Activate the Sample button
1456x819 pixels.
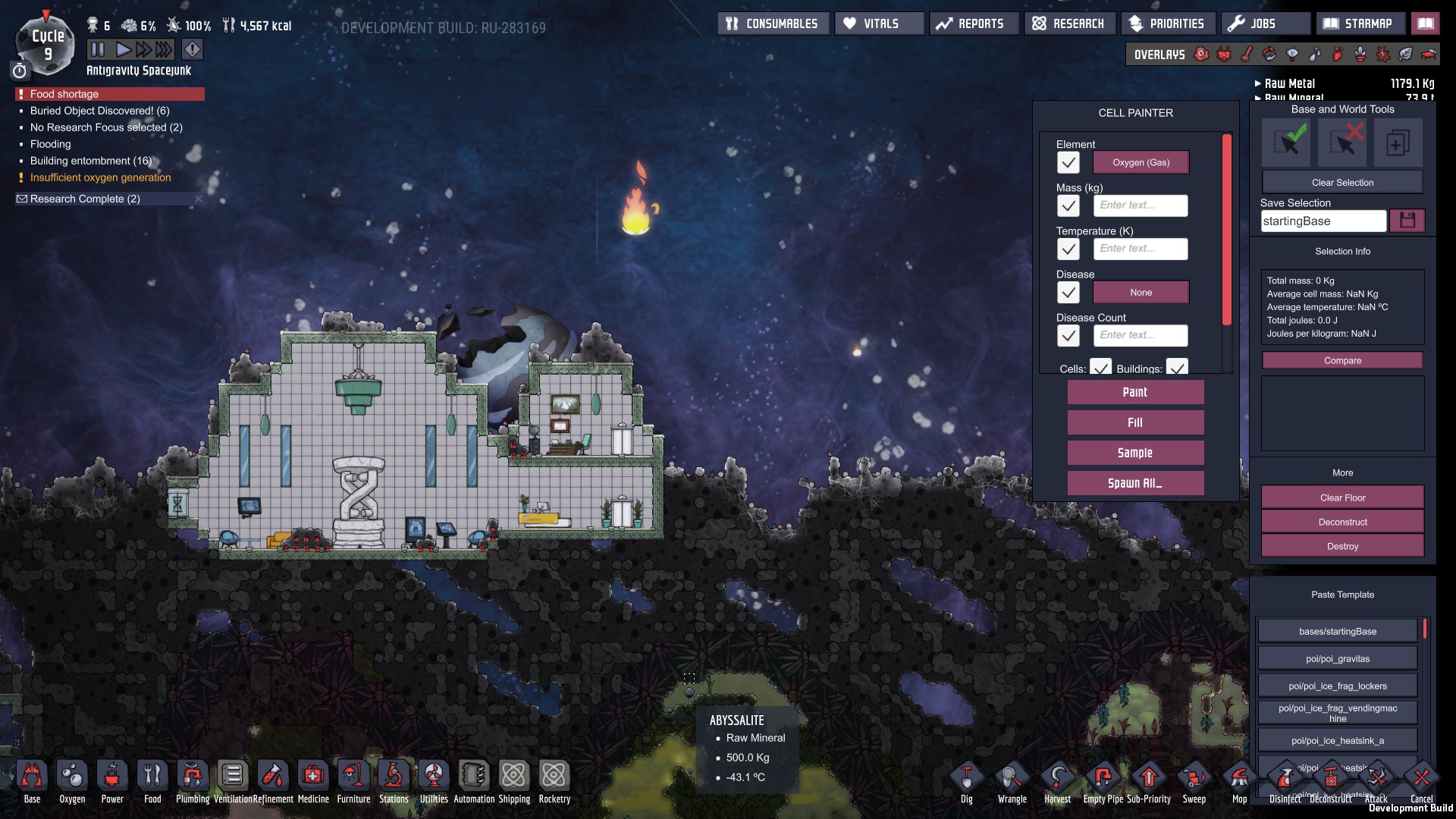tap(1134, 453)
